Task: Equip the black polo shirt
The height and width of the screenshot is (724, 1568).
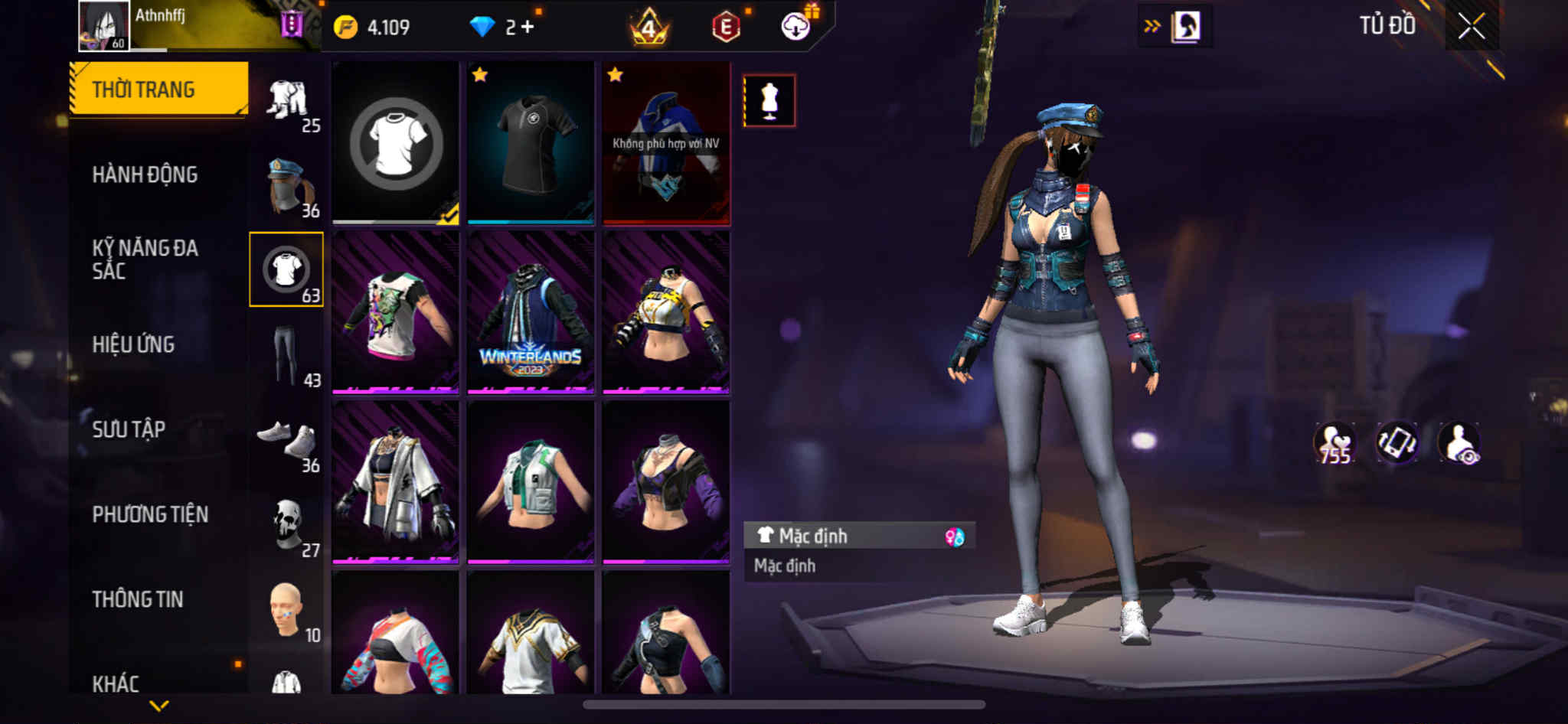Action: pos(531,143)
